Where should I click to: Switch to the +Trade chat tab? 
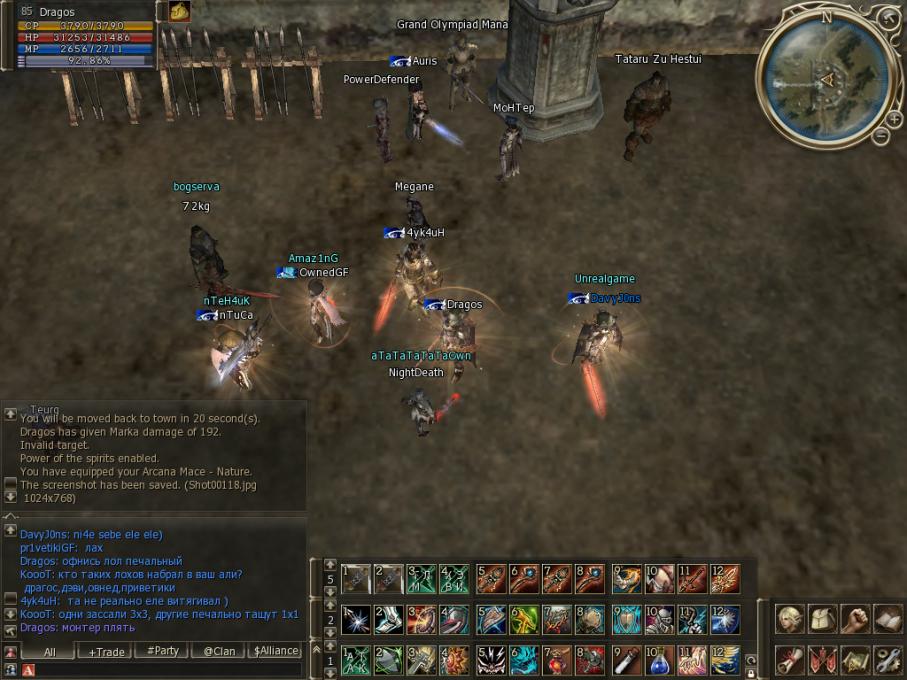[x=107, y=651]
